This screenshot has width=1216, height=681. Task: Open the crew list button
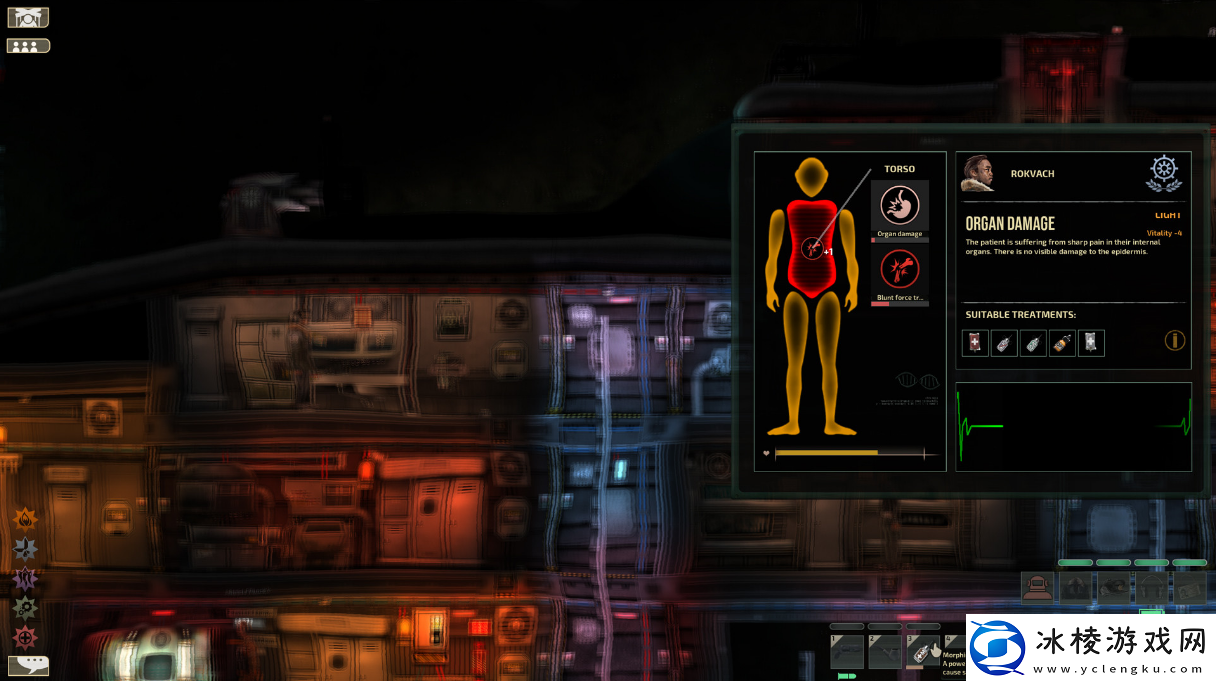(x=28, y=45)
